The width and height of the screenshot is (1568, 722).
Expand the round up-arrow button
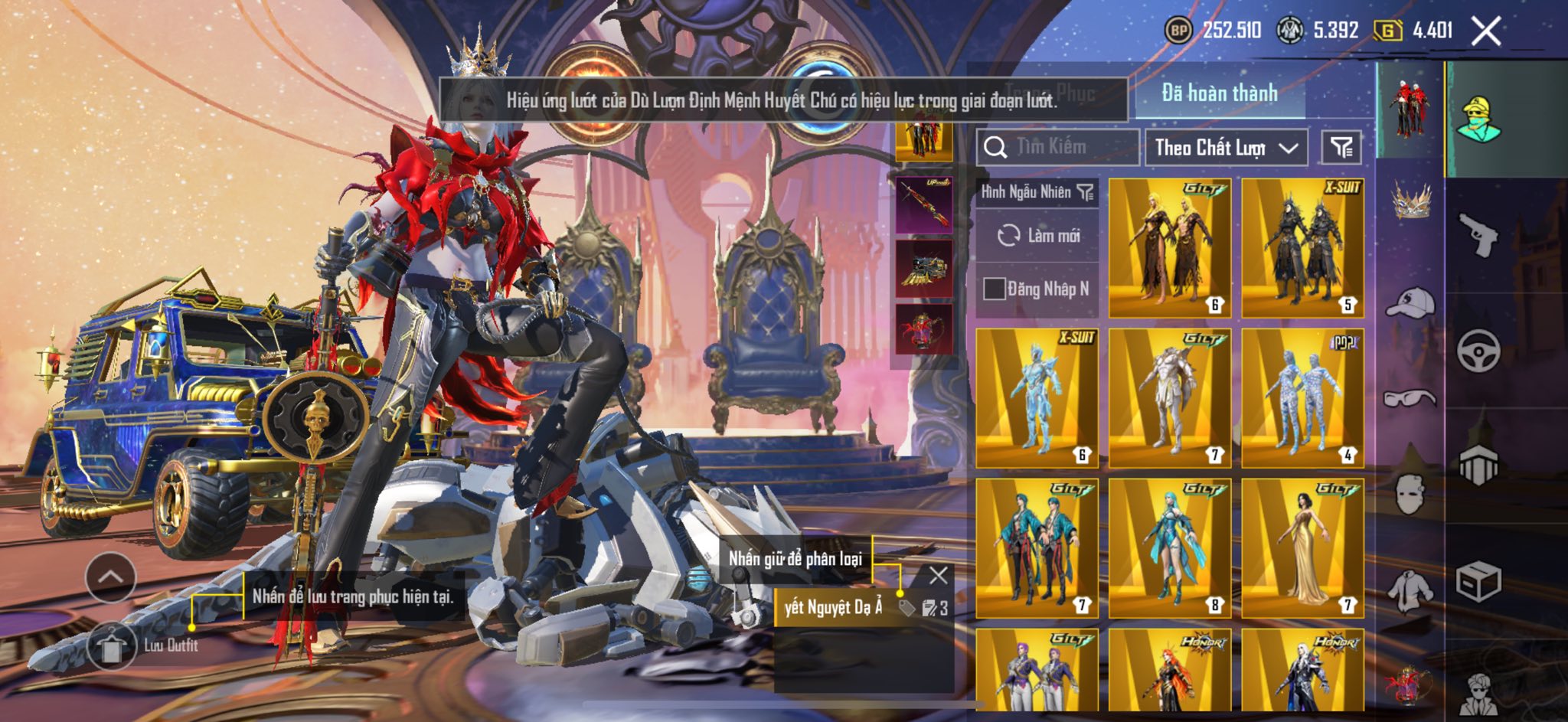[111, 577]
